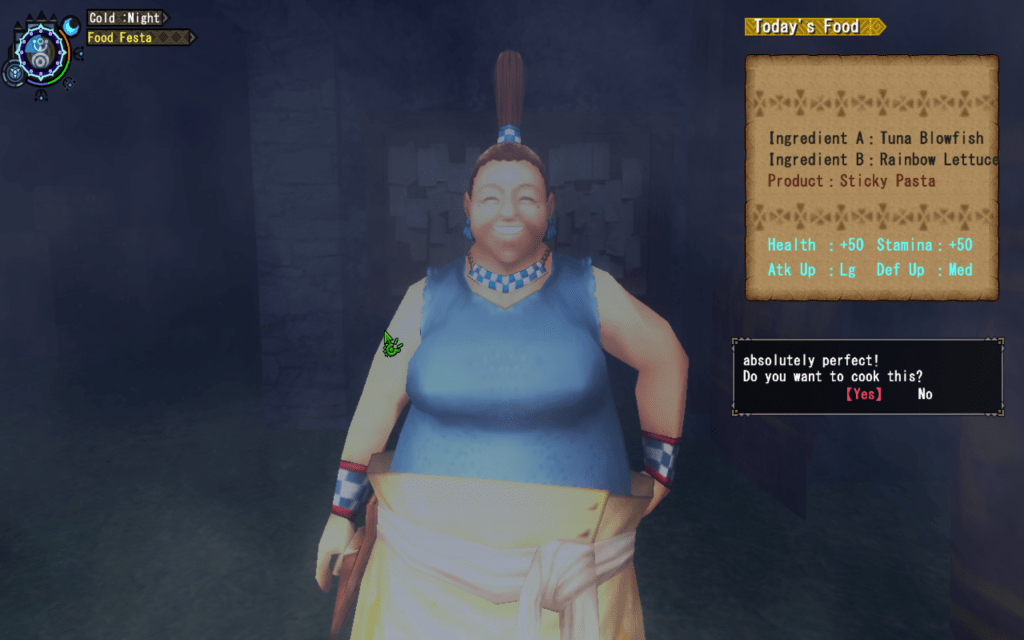Choose Yes to cook this dish
Viewport: 1024px width, 640px height.
[864, 394]
